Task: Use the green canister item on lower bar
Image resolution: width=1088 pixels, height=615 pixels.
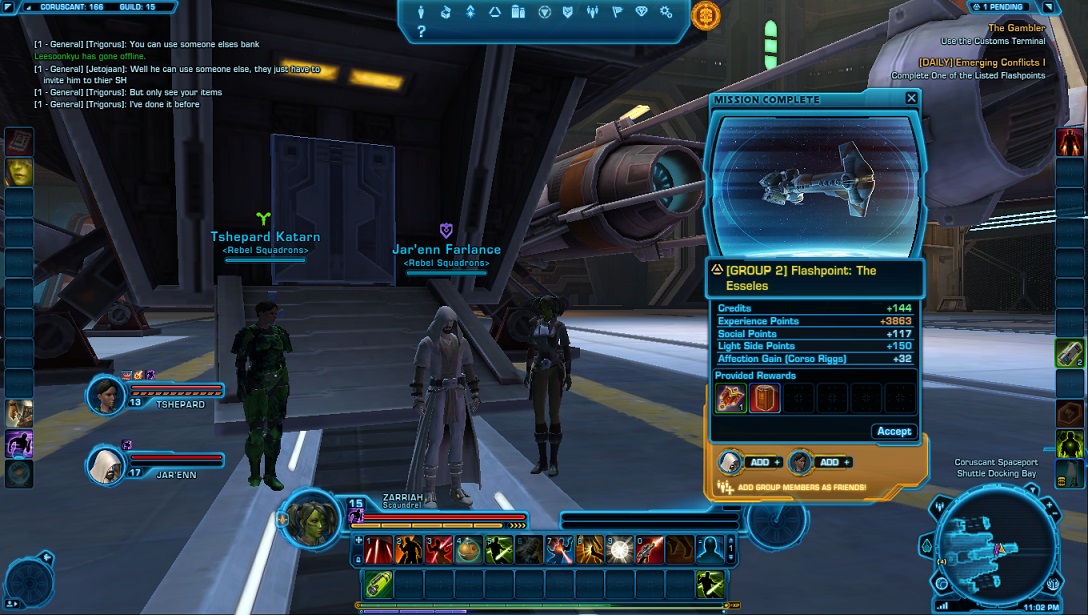Action: [379, 583]
